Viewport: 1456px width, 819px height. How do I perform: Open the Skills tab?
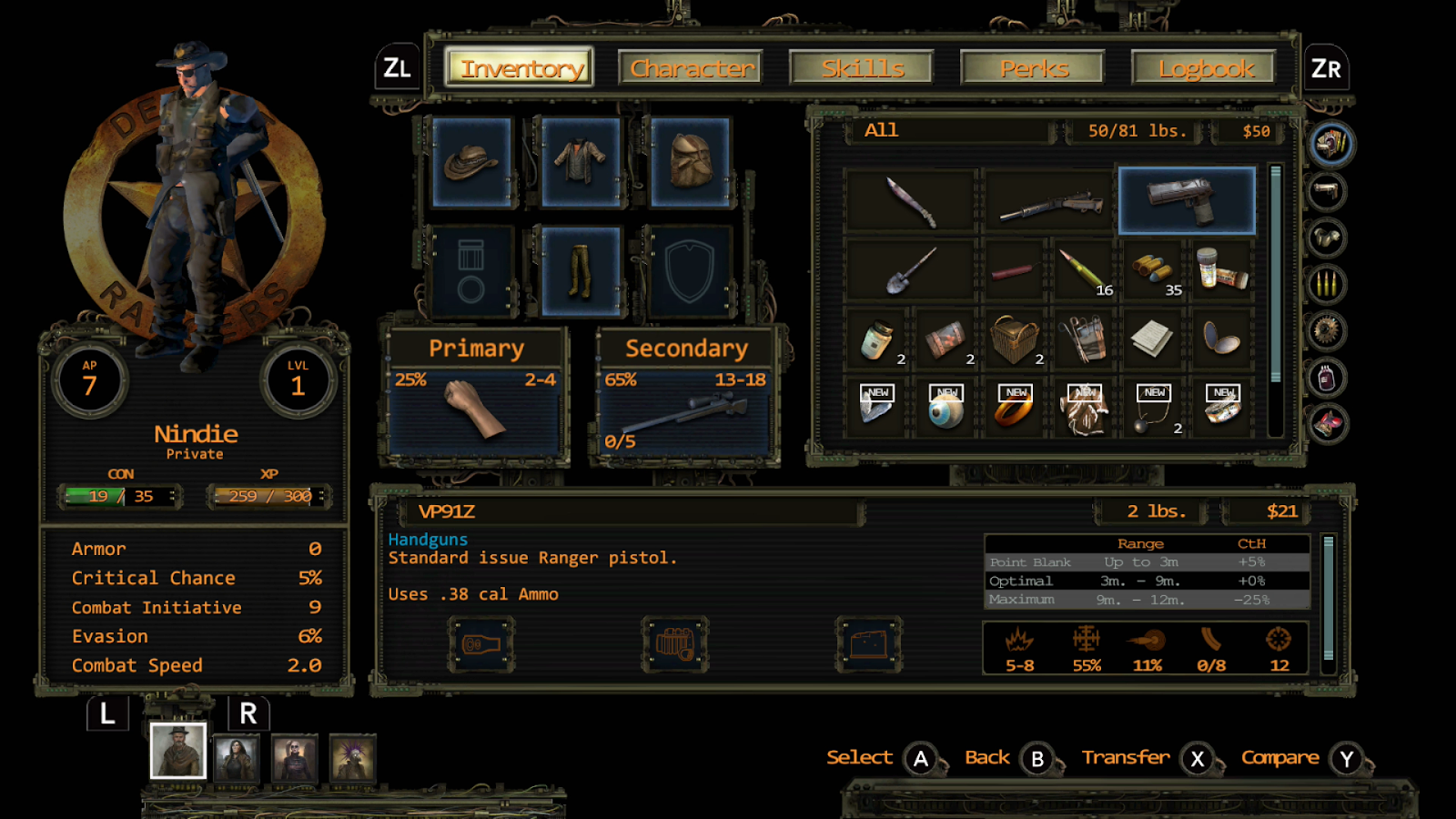(x=862, y=68)
